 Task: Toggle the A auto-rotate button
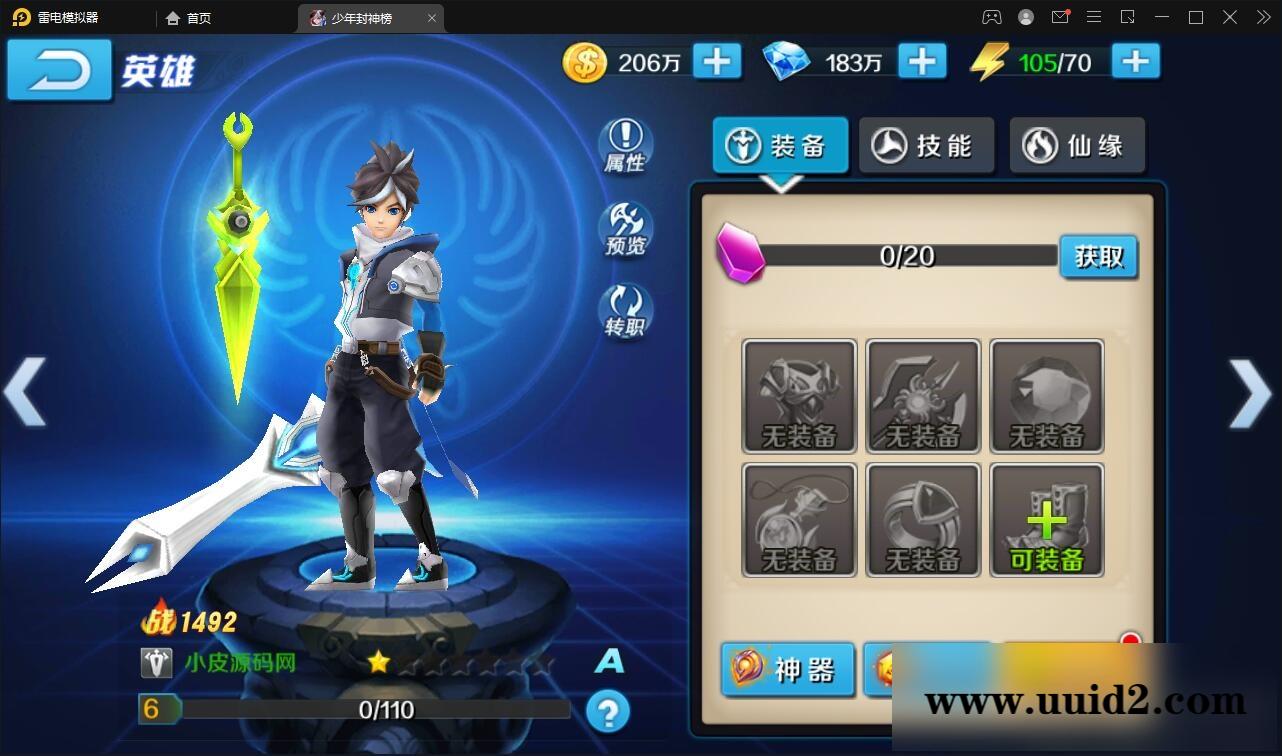(x=609, y=661)
